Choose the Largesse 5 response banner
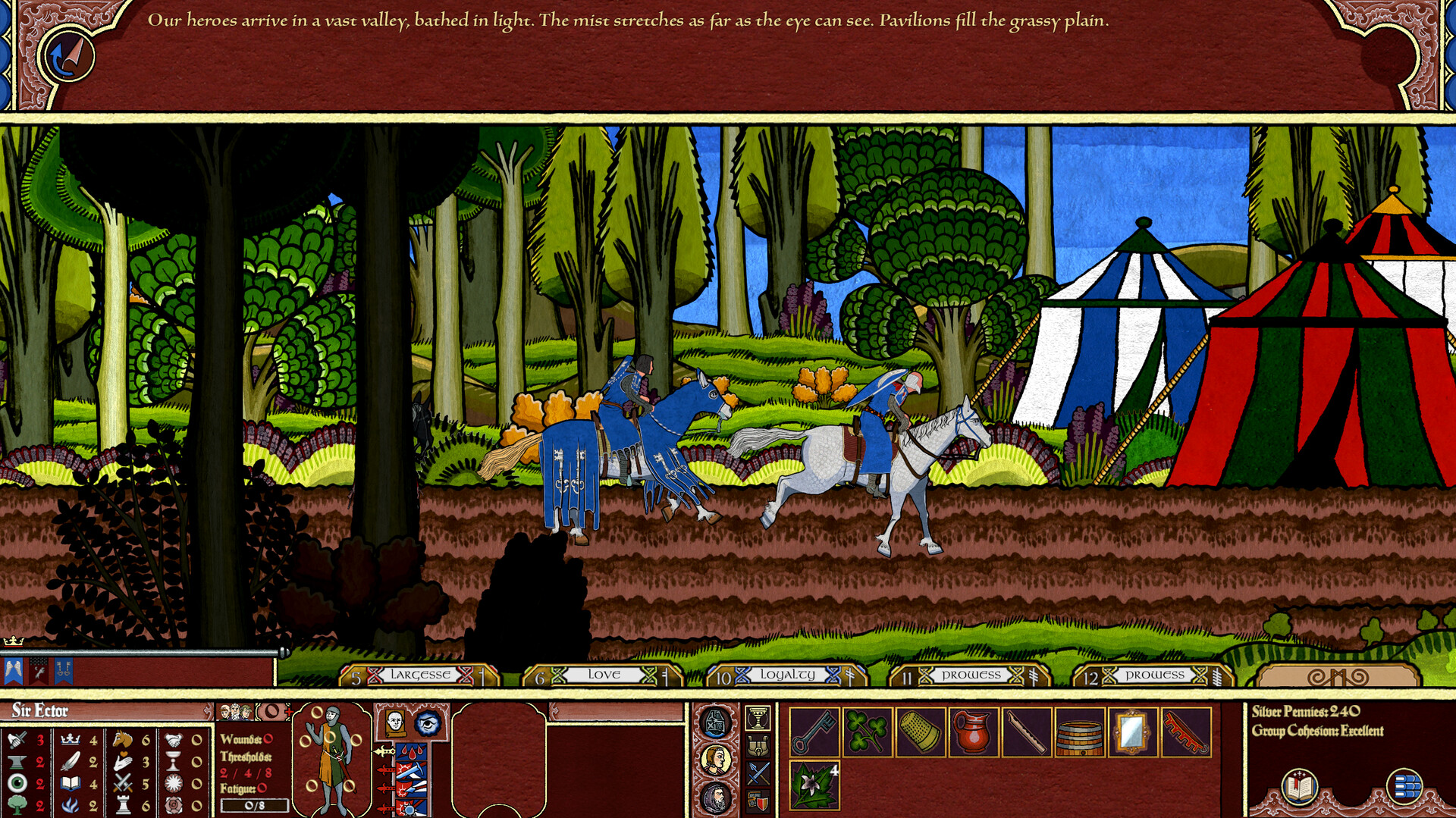The height and width of the screenshot is (818, 1456). click(x=422, y=674)
